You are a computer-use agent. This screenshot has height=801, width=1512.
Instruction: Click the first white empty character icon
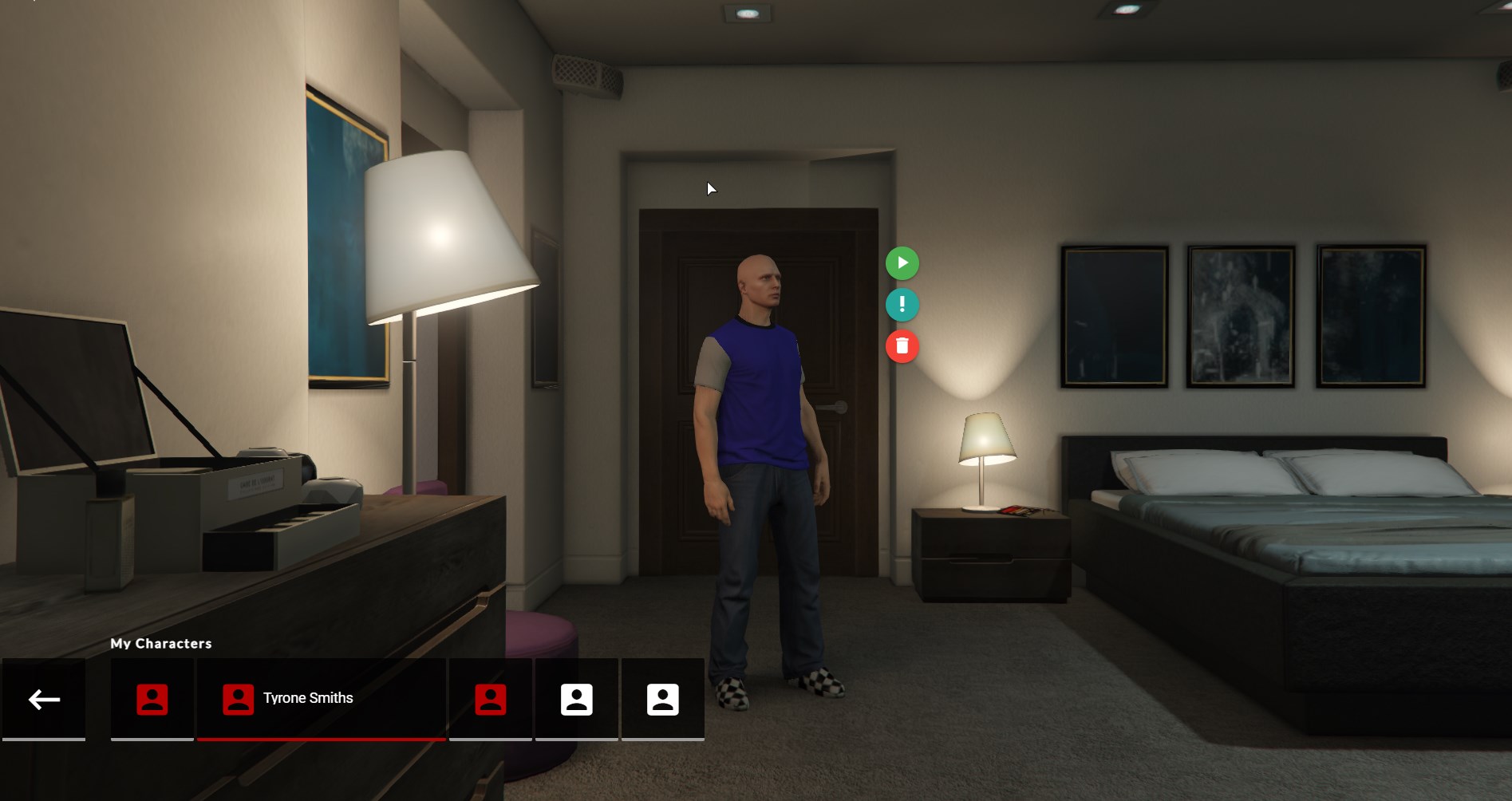pos(577,698)
